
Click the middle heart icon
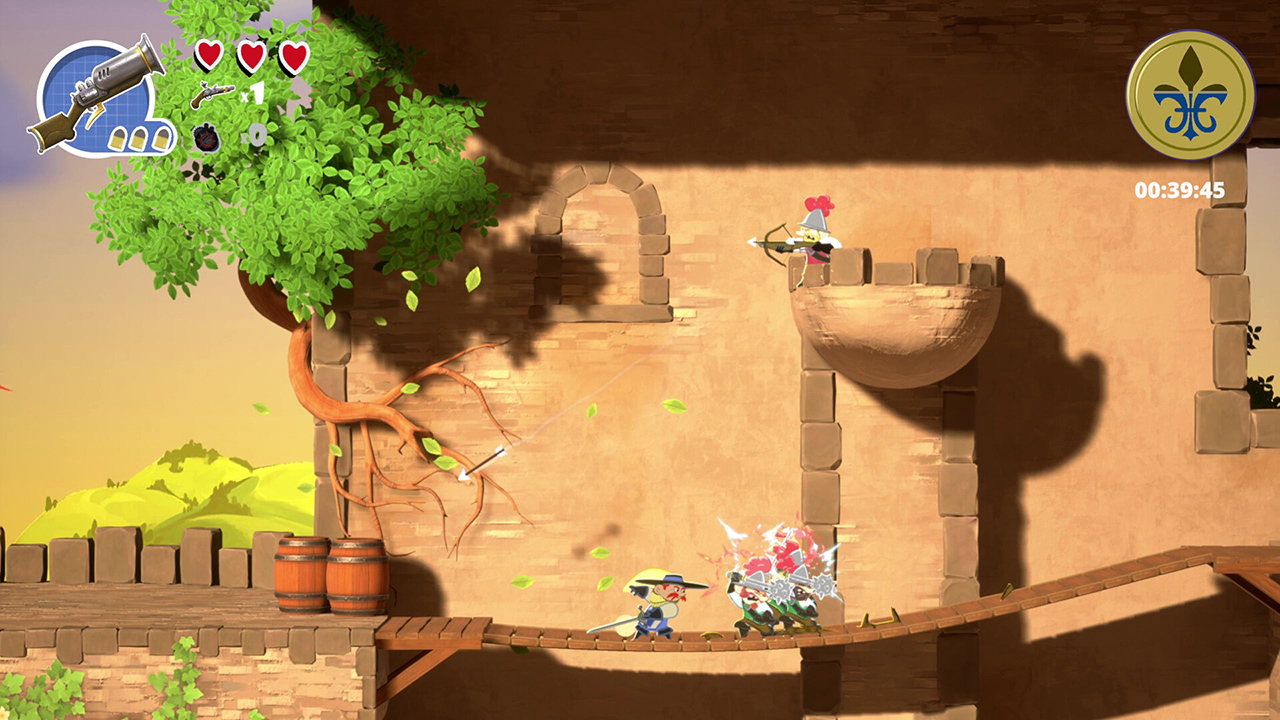coord(251,55)
